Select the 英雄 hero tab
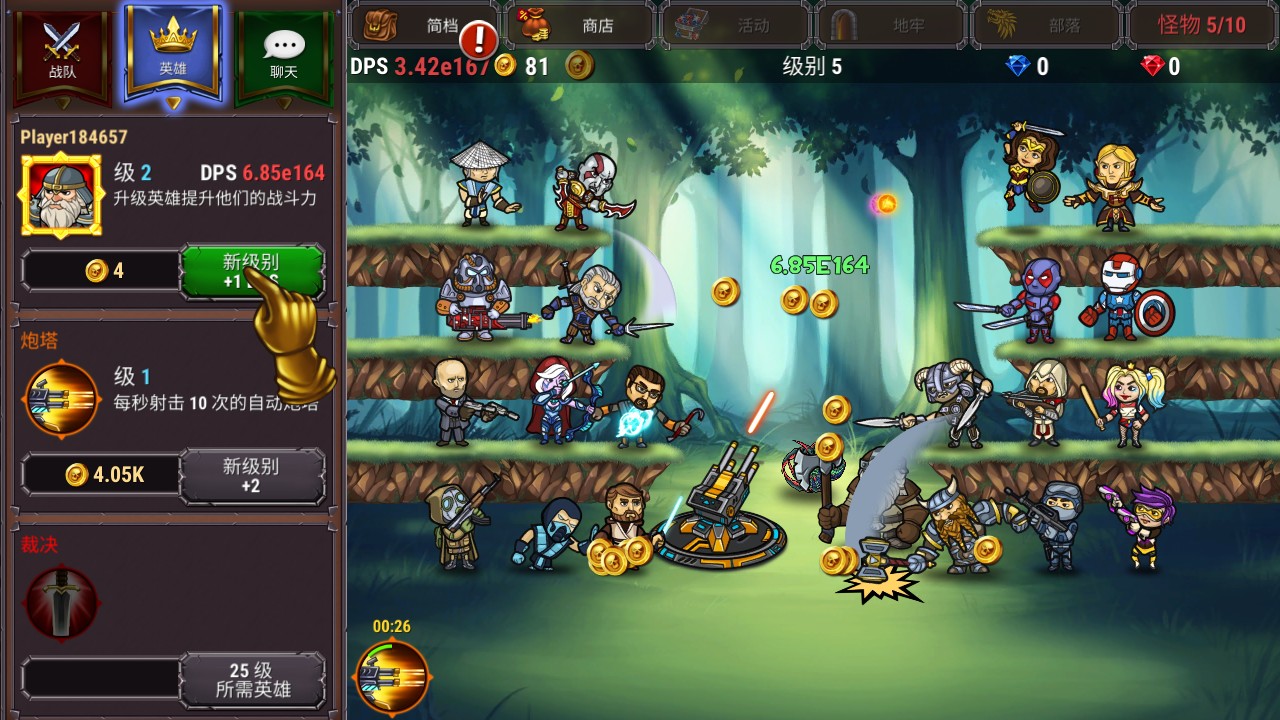 click(173, 50)
